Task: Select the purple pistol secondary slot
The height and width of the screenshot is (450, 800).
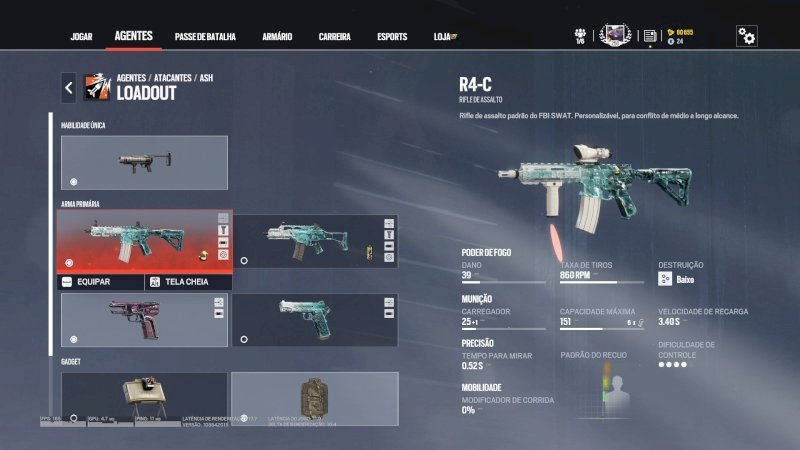Action: tap(144, 320)
